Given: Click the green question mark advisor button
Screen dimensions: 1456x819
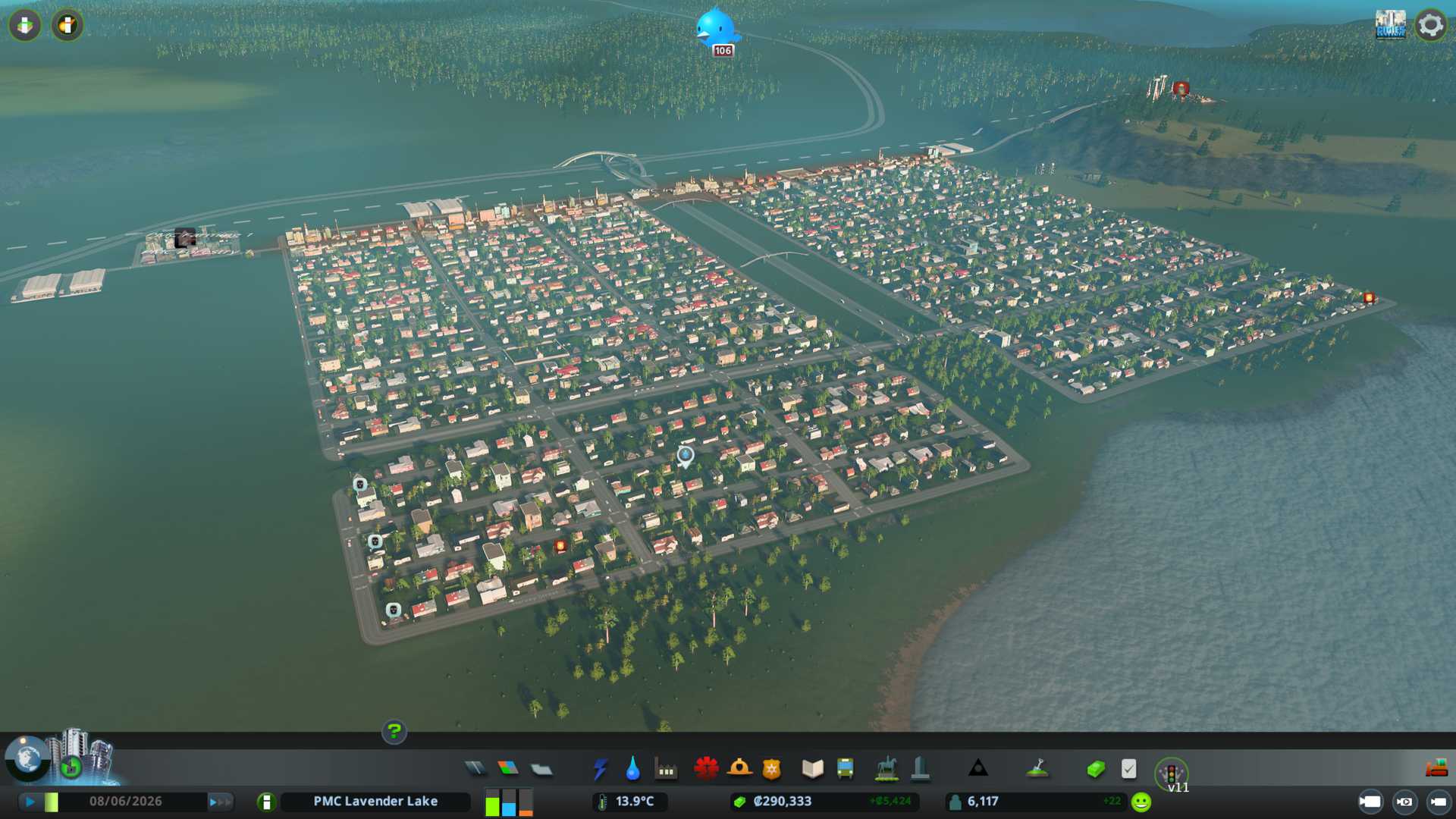Looking at the screenshot, I should pos(394,731).
